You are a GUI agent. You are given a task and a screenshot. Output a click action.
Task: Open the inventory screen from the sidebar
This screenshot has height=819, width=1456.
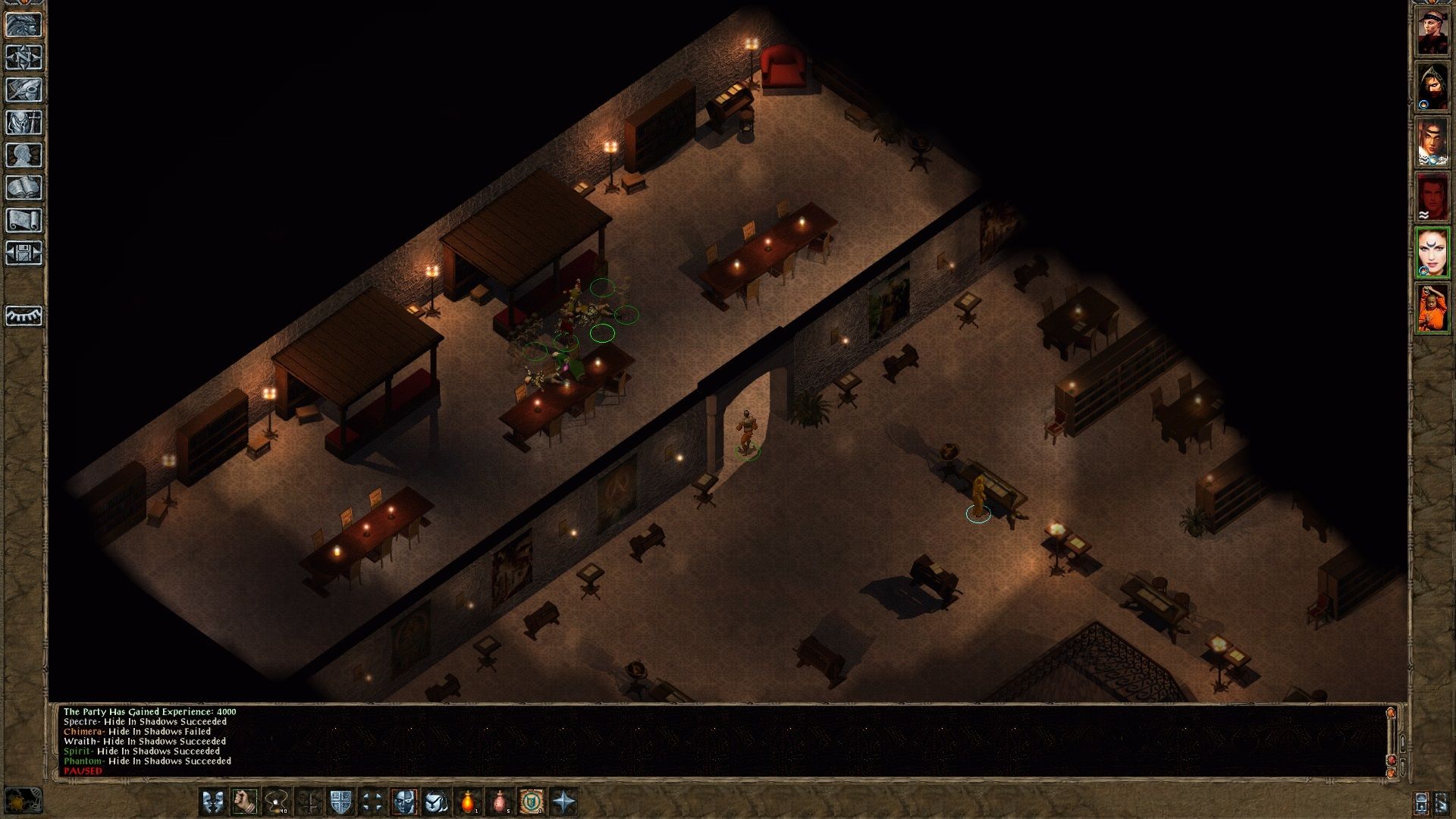point(24,122)
